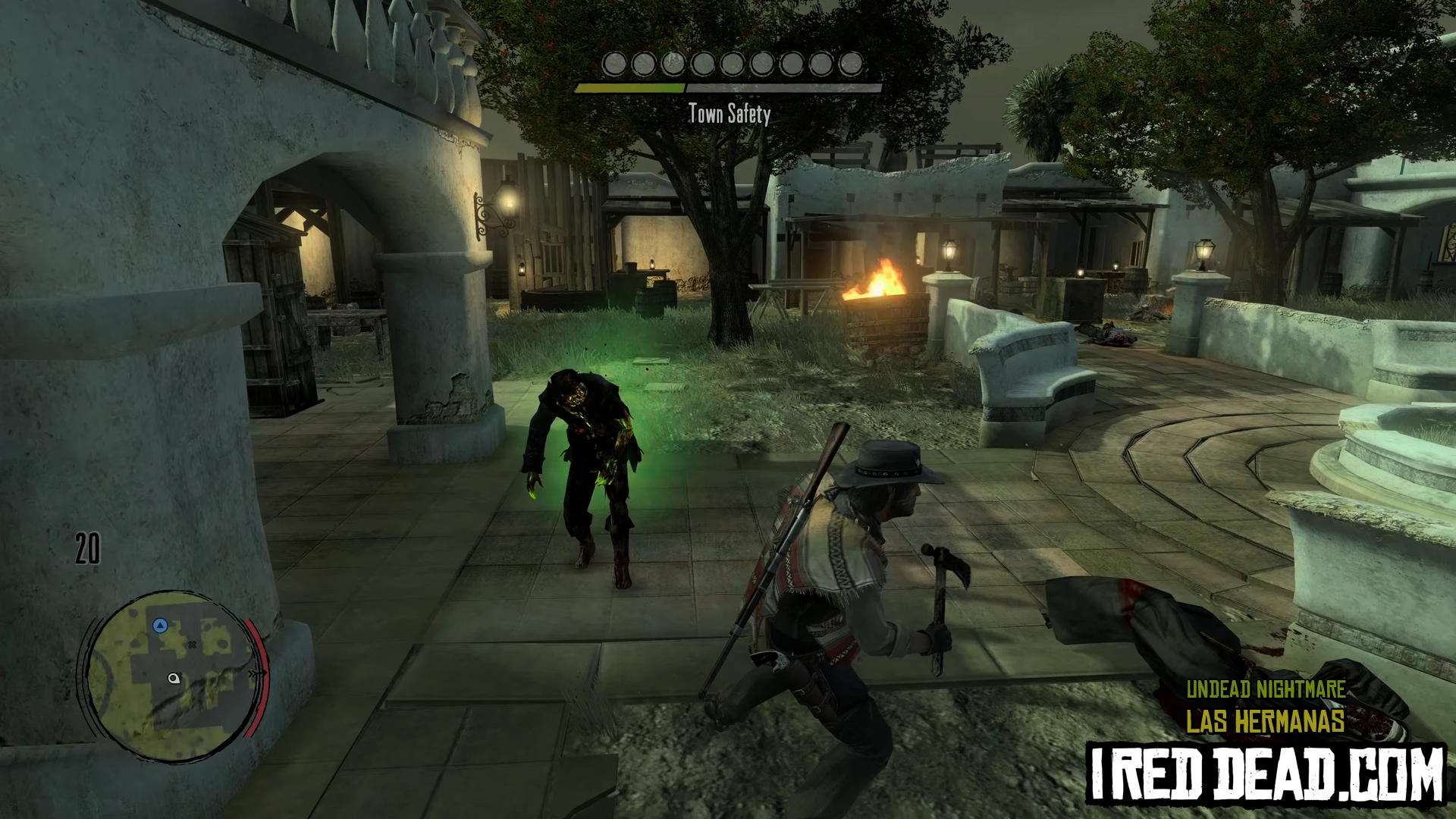Screen dimensions: 1456x819
Task: Select the blue marker on the minimap
Action: (x=160, y=626)
